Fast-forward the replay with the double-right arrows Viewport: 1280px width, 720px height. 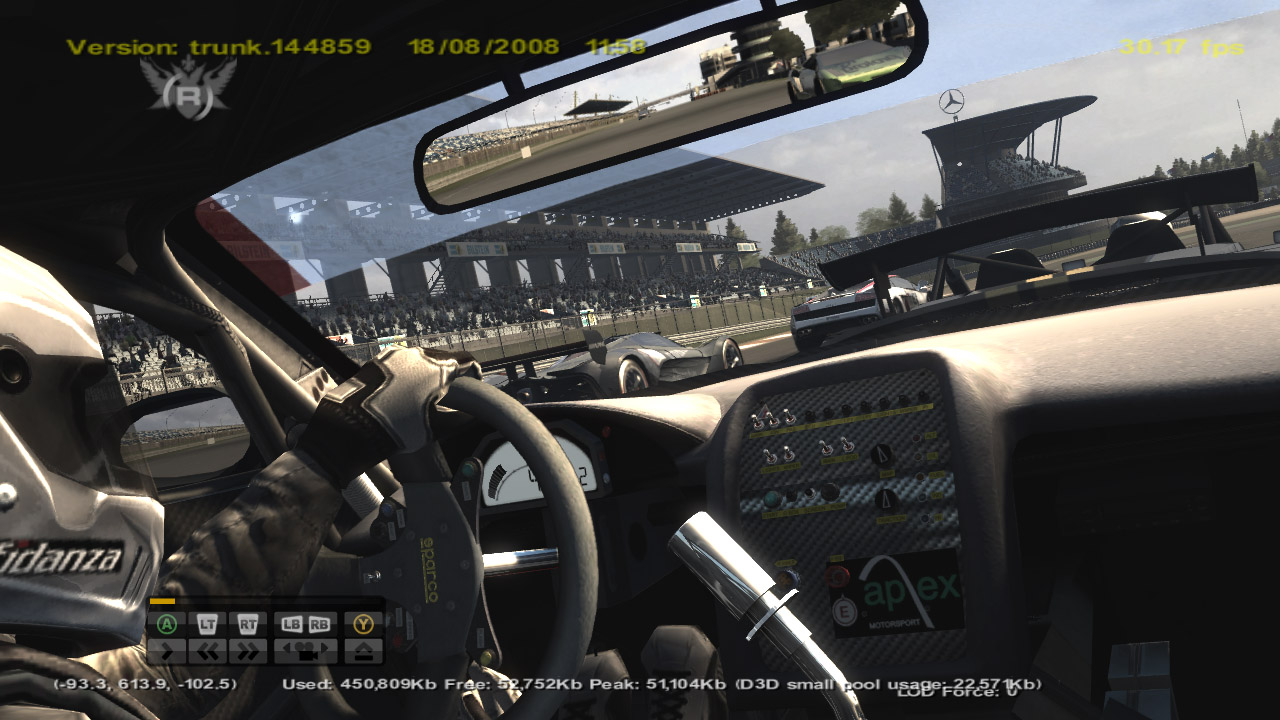(x=247, y=651)
